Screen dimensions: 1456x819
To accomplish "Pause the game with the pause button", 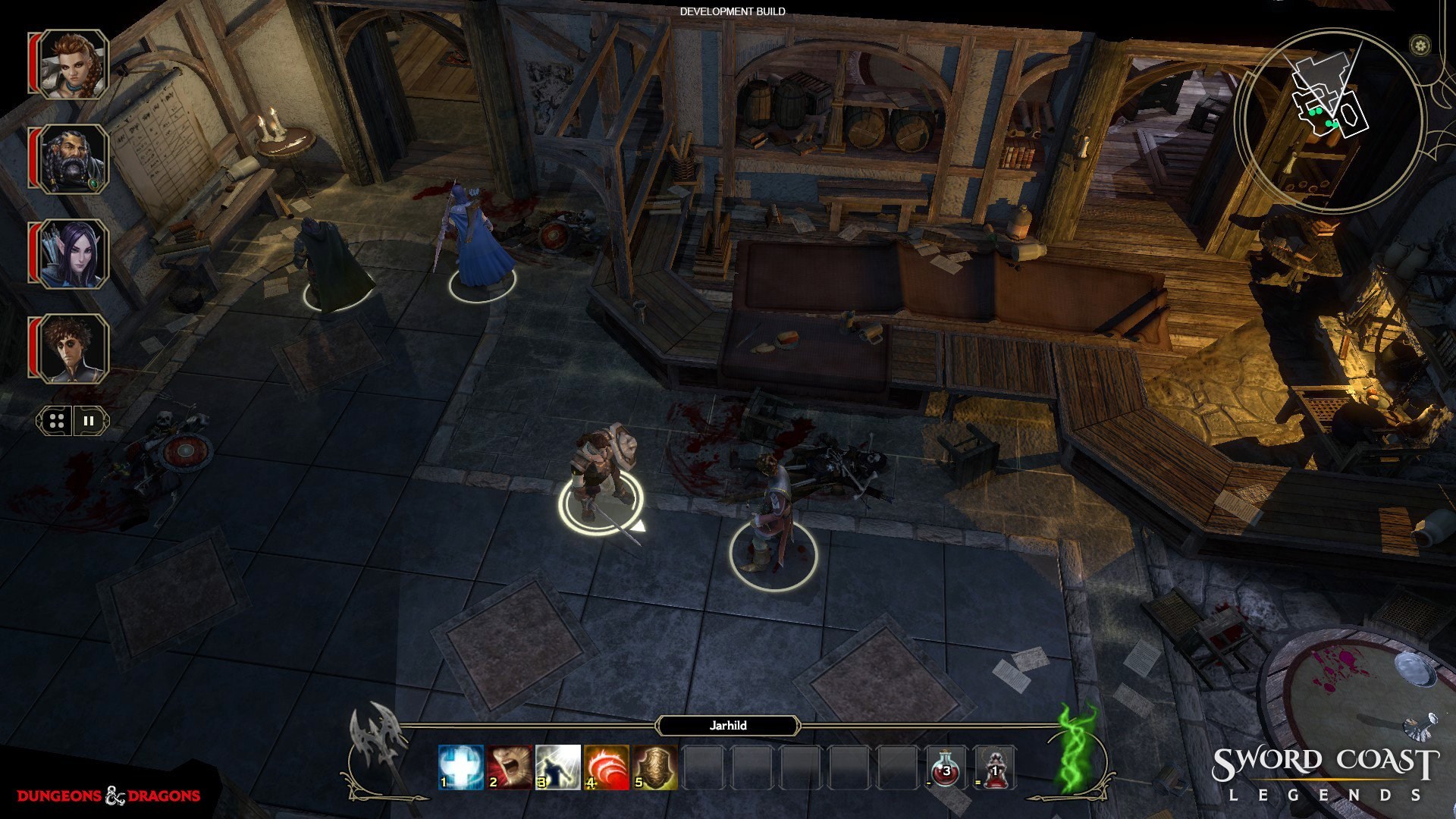I will point(87,421).
